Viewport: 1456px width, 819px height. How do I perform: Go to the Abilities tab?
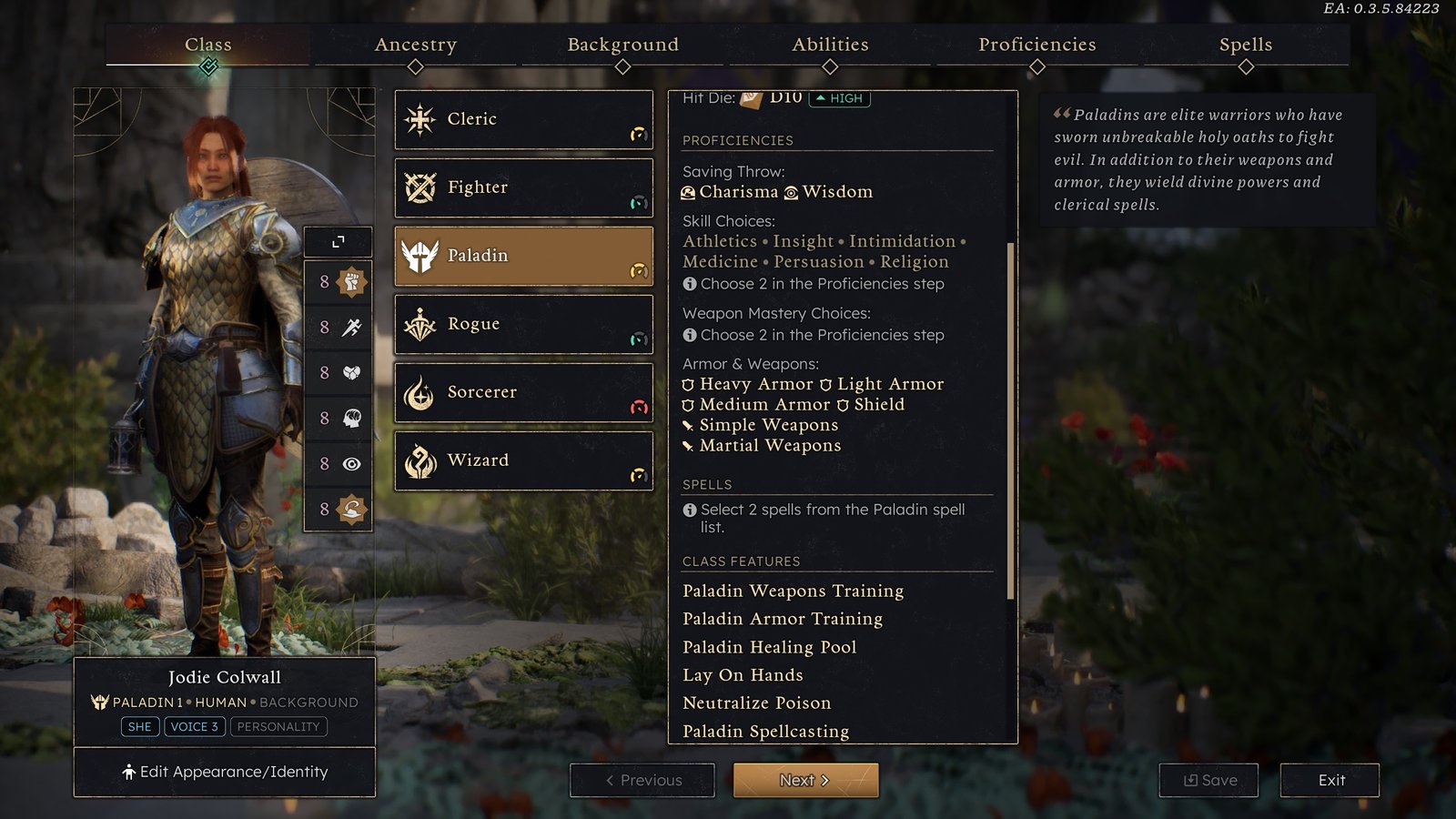[830, 45]
